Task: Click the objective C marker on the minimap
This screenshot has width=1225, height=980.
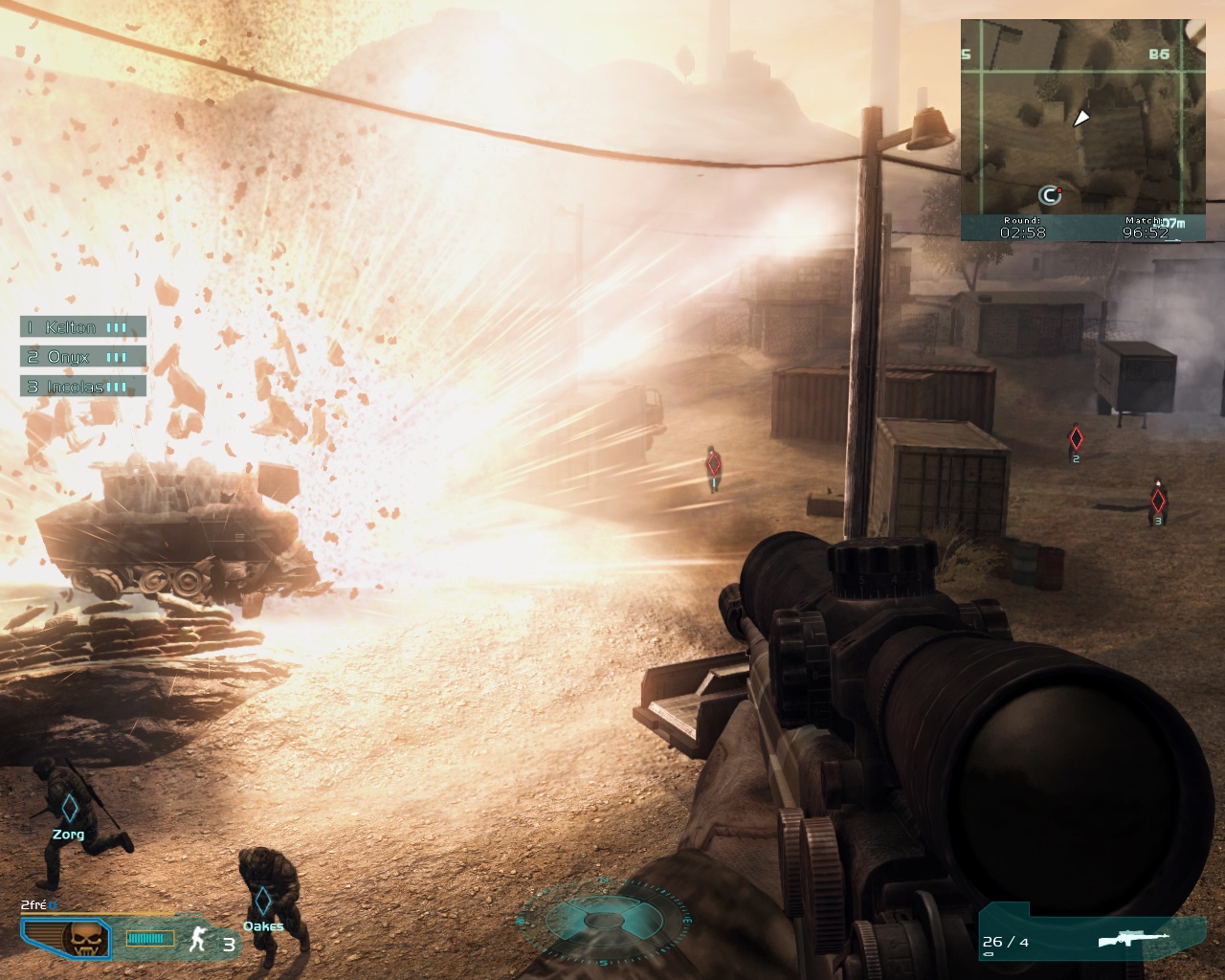Action: pyautogui.click(x=1050, y=196)
